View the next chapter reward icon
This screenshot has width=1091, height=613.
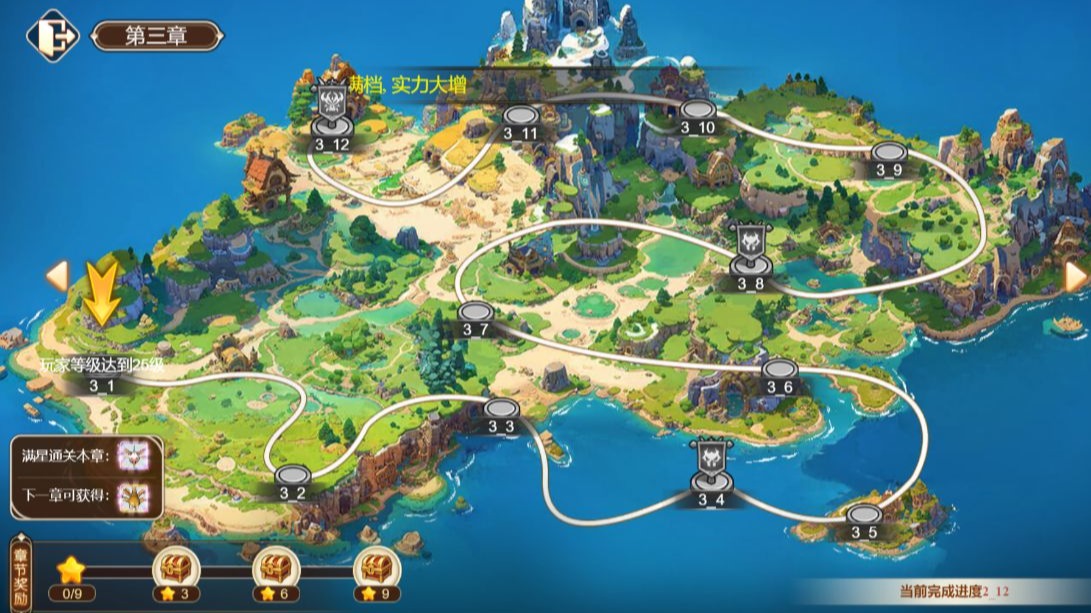132,495
